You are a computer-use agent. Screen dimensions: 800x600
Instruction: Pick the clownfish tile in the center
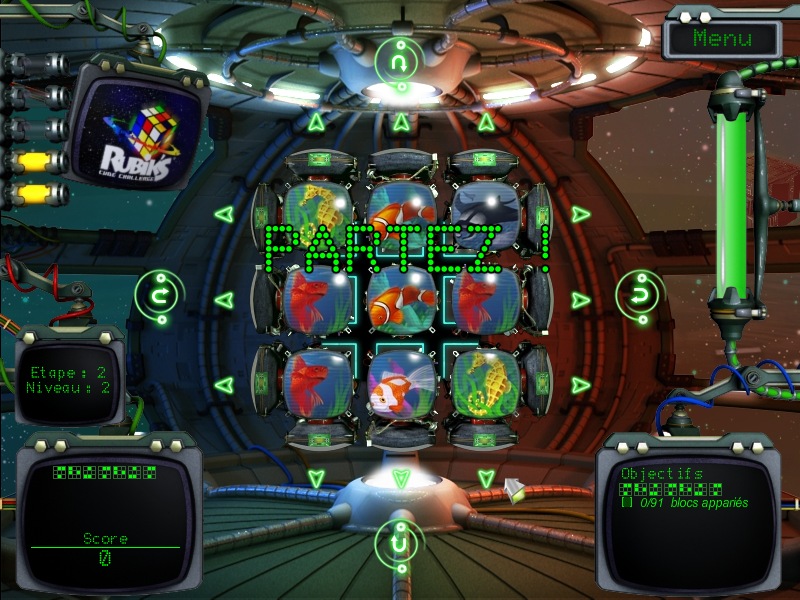(x=400, y=299)
